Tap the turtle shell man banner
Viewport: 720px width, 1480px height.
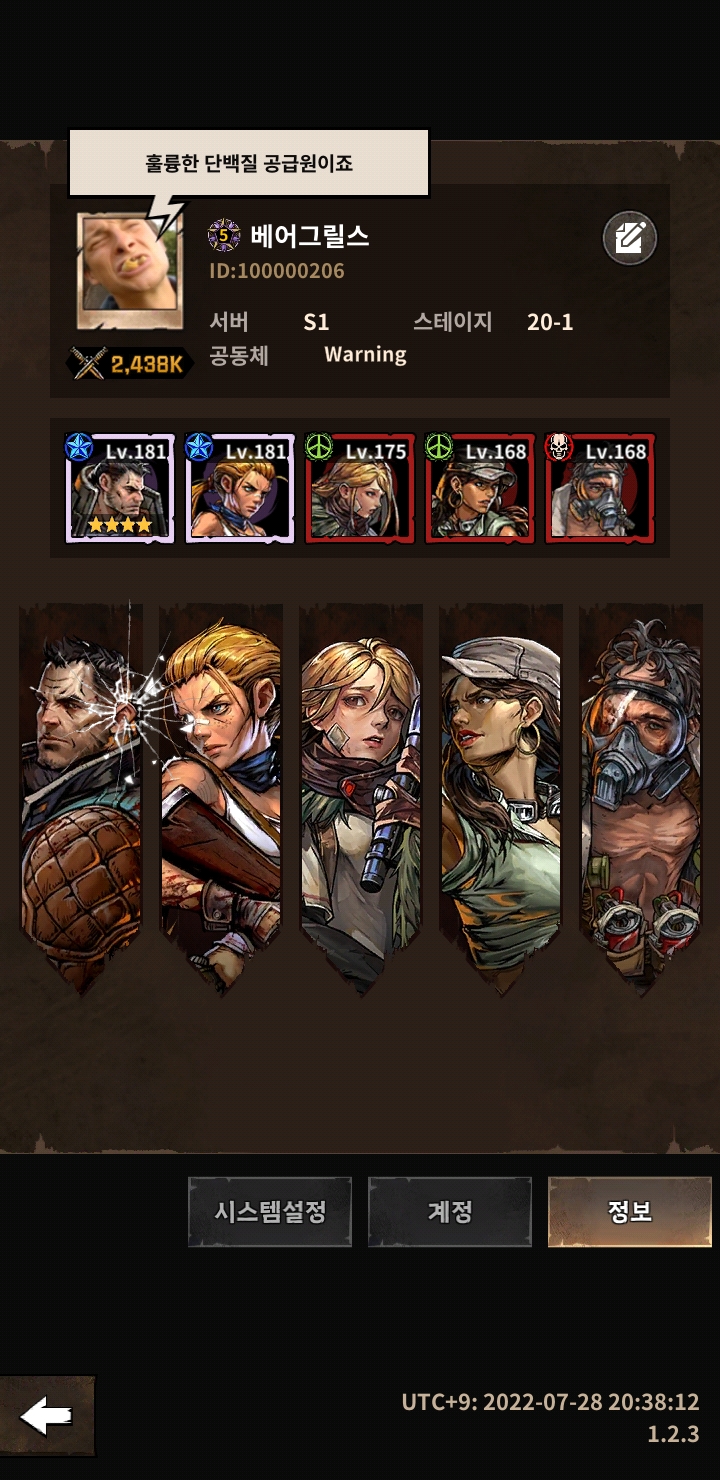point(81,790)
